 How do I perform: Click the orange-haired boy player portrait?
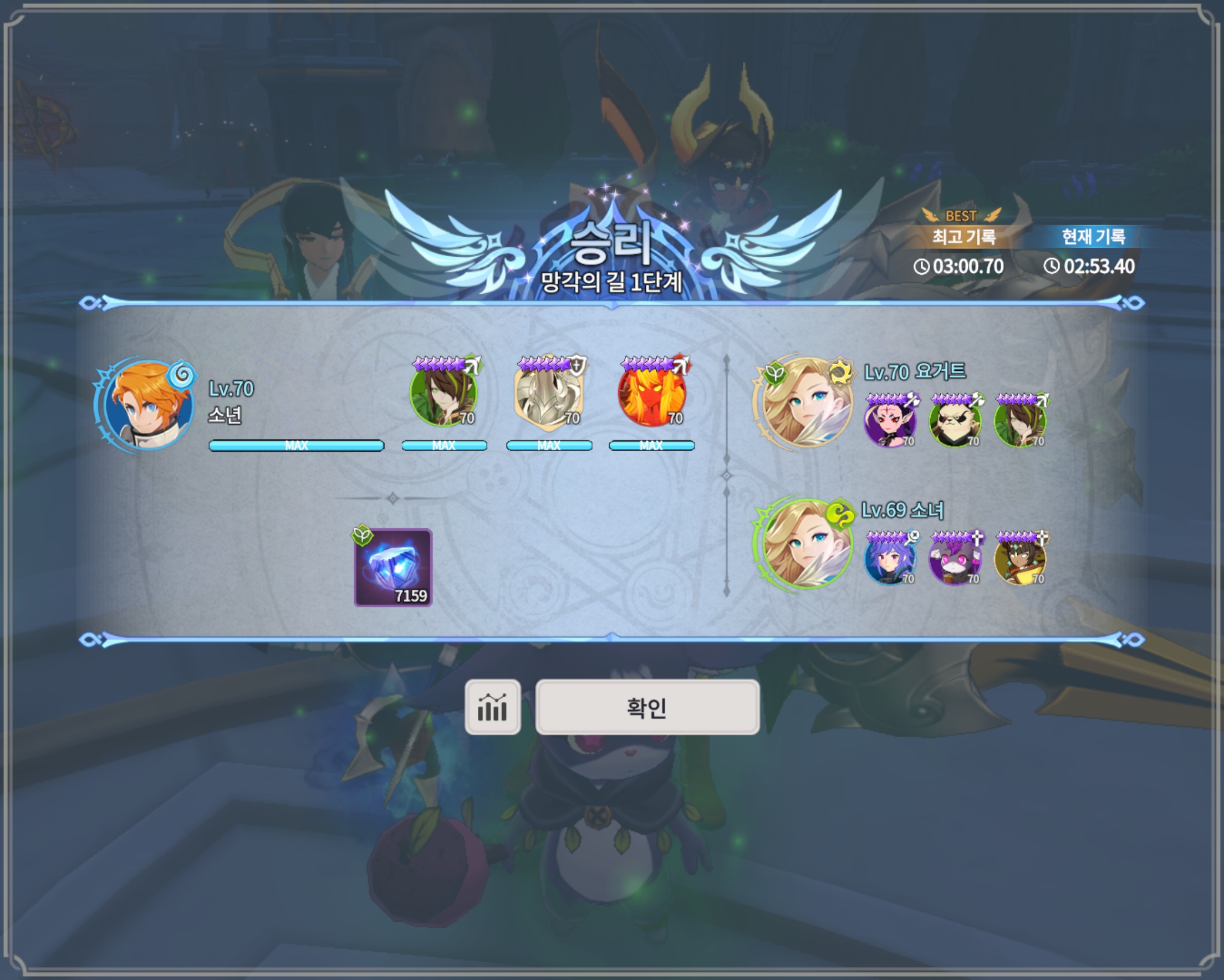149,404
